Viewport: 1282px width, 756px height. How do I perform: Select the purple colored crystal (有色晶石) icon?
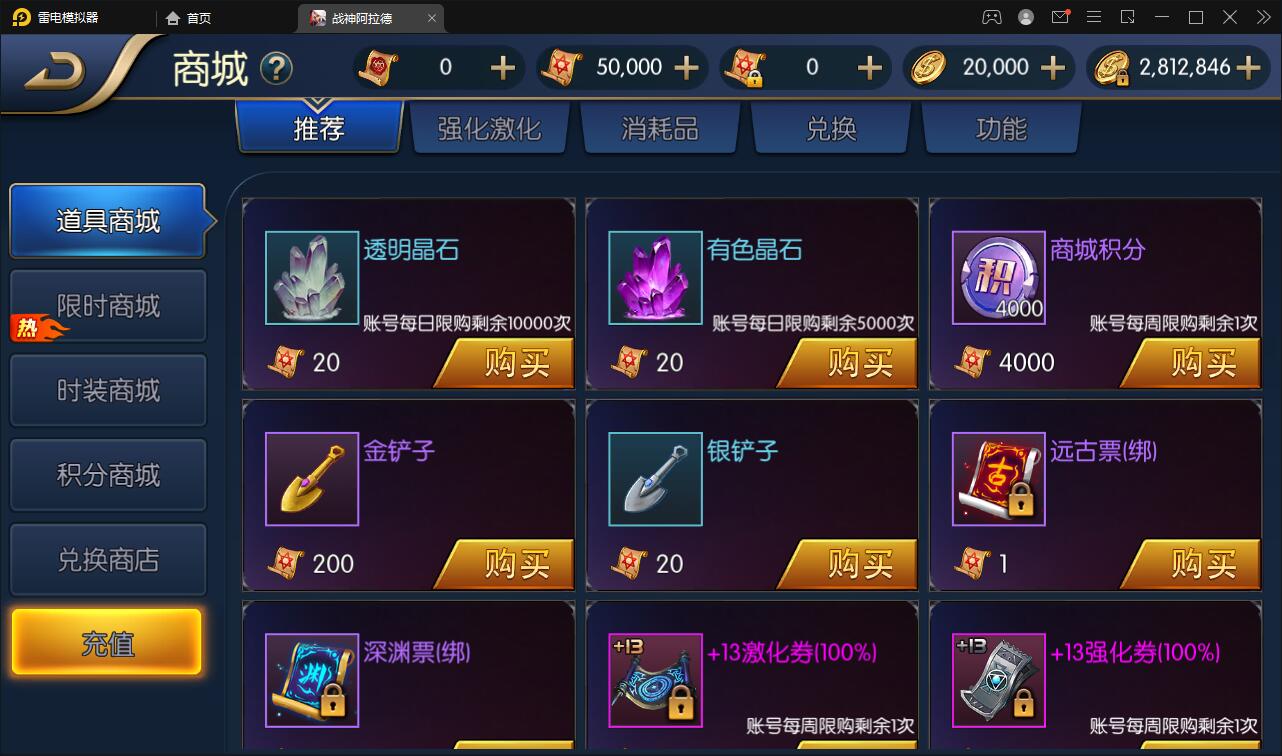(x=654, y=278)
